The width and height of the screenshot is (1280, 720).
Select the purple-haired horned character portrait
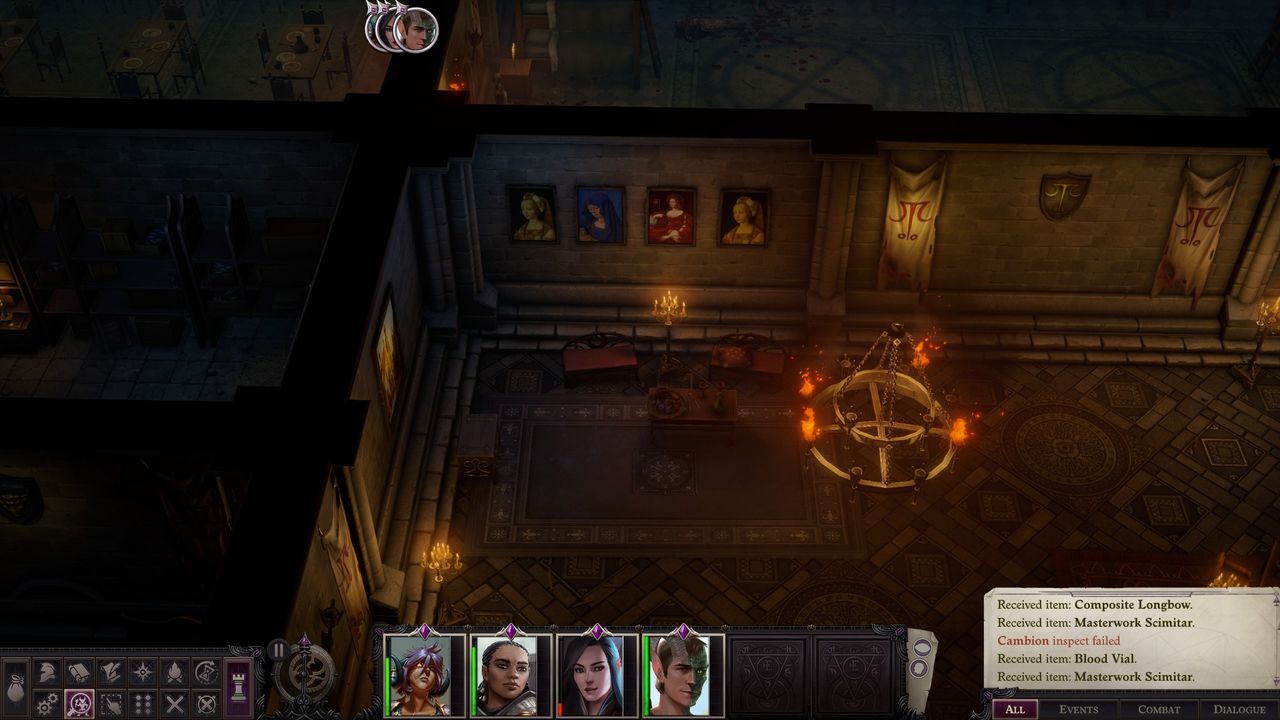pos(426,676)
